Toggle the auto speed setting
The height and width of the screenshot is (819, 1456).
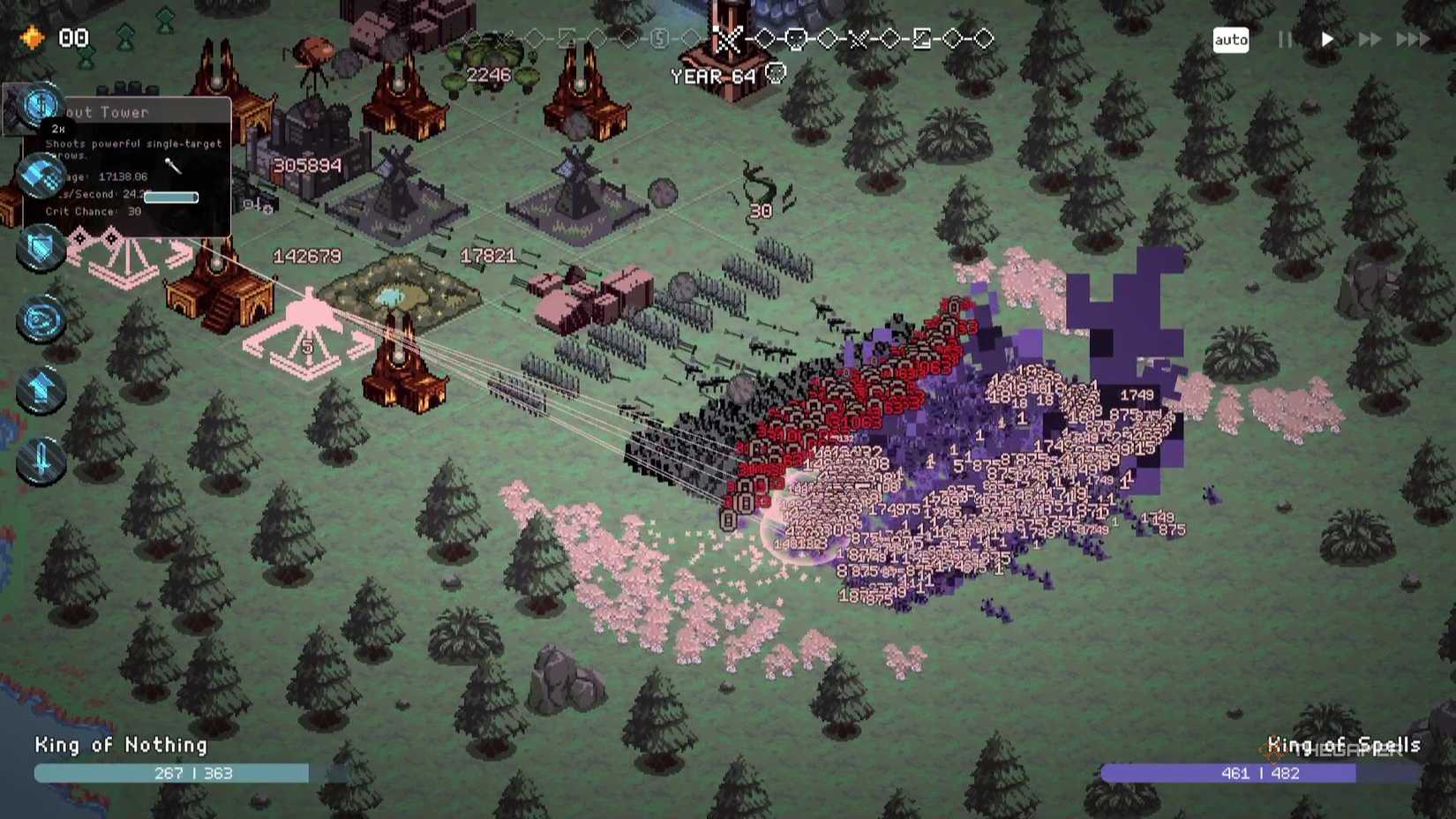pyautogui.click(x=1230, y=39)
